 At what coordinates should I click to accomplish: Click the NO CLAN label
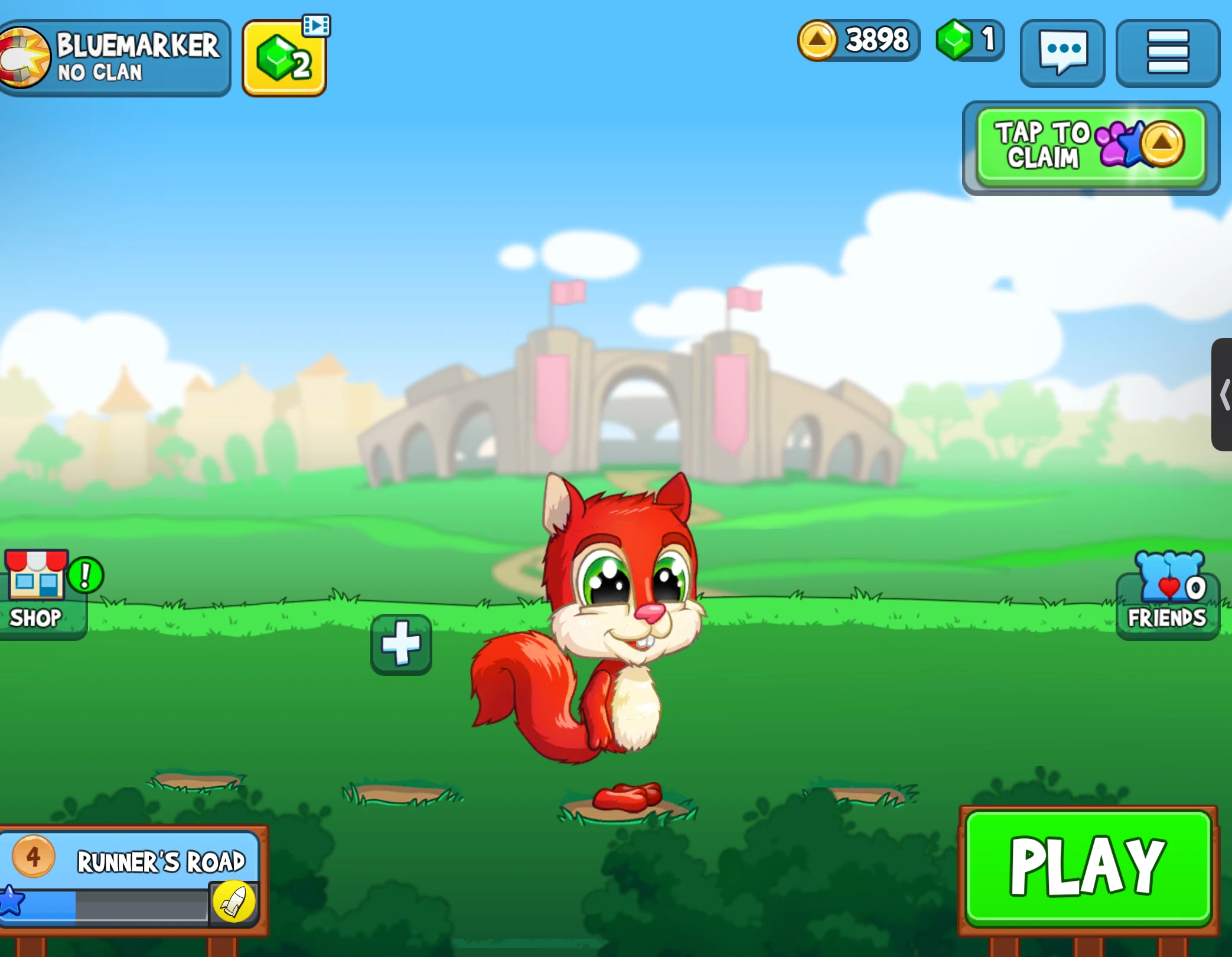point(100,72)
